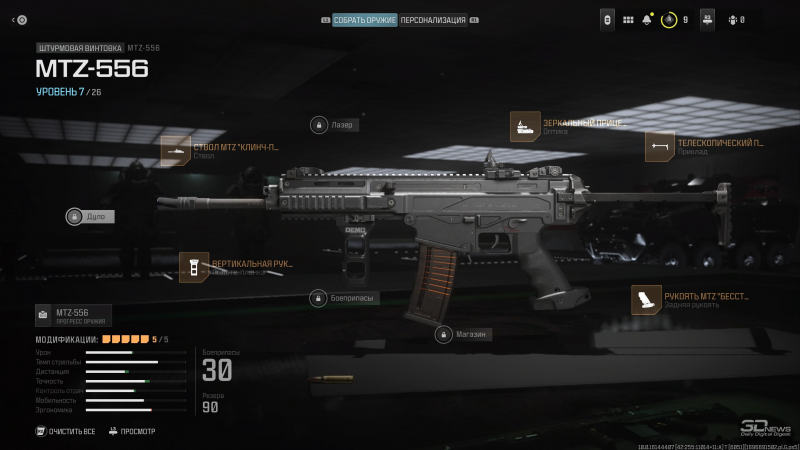
Task: Open MTZ-556 weapon progress (Прогресс оружия)
Action: [73, 316]
